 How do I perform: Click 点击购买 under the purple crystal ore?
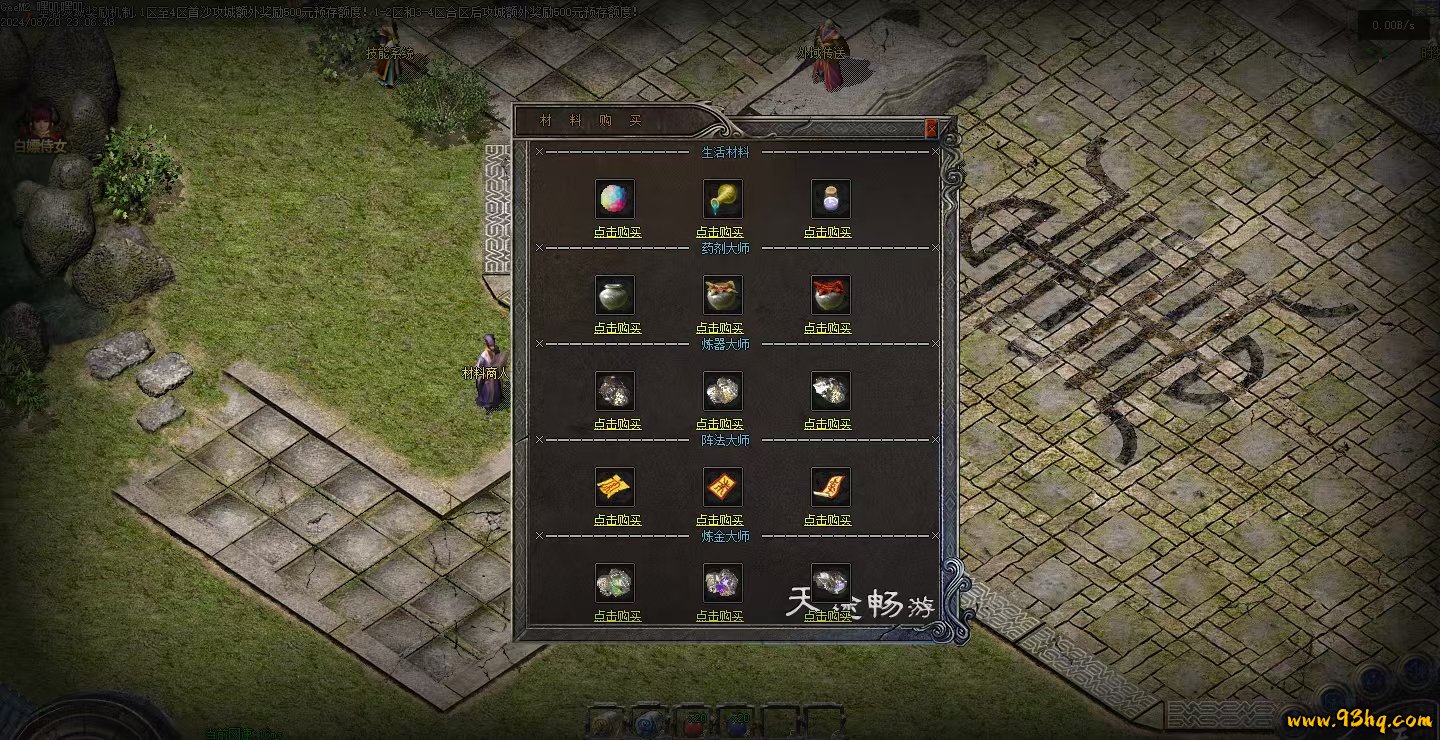pos(720,617)
